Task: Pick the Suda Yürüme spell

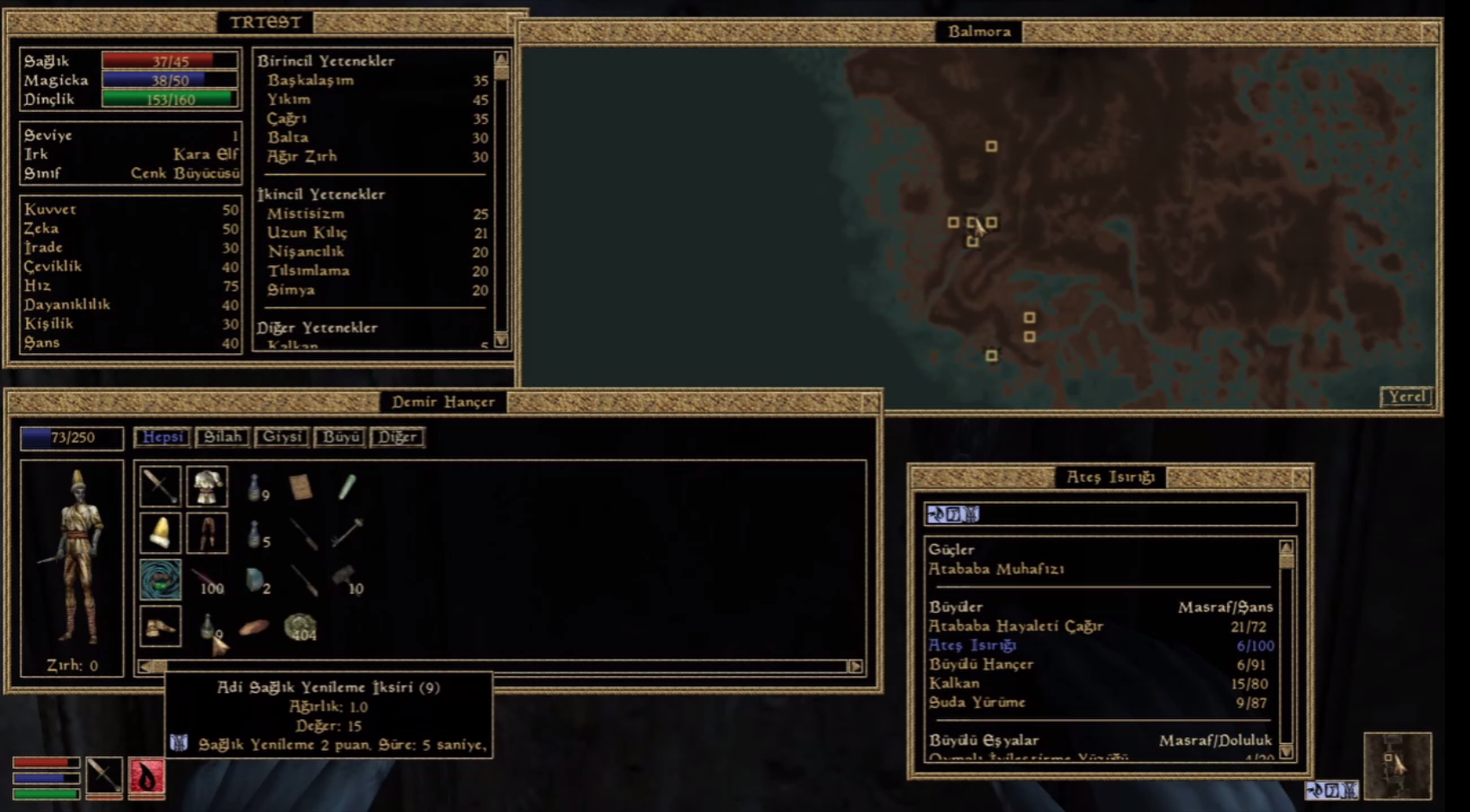Action: pos(977,702)
